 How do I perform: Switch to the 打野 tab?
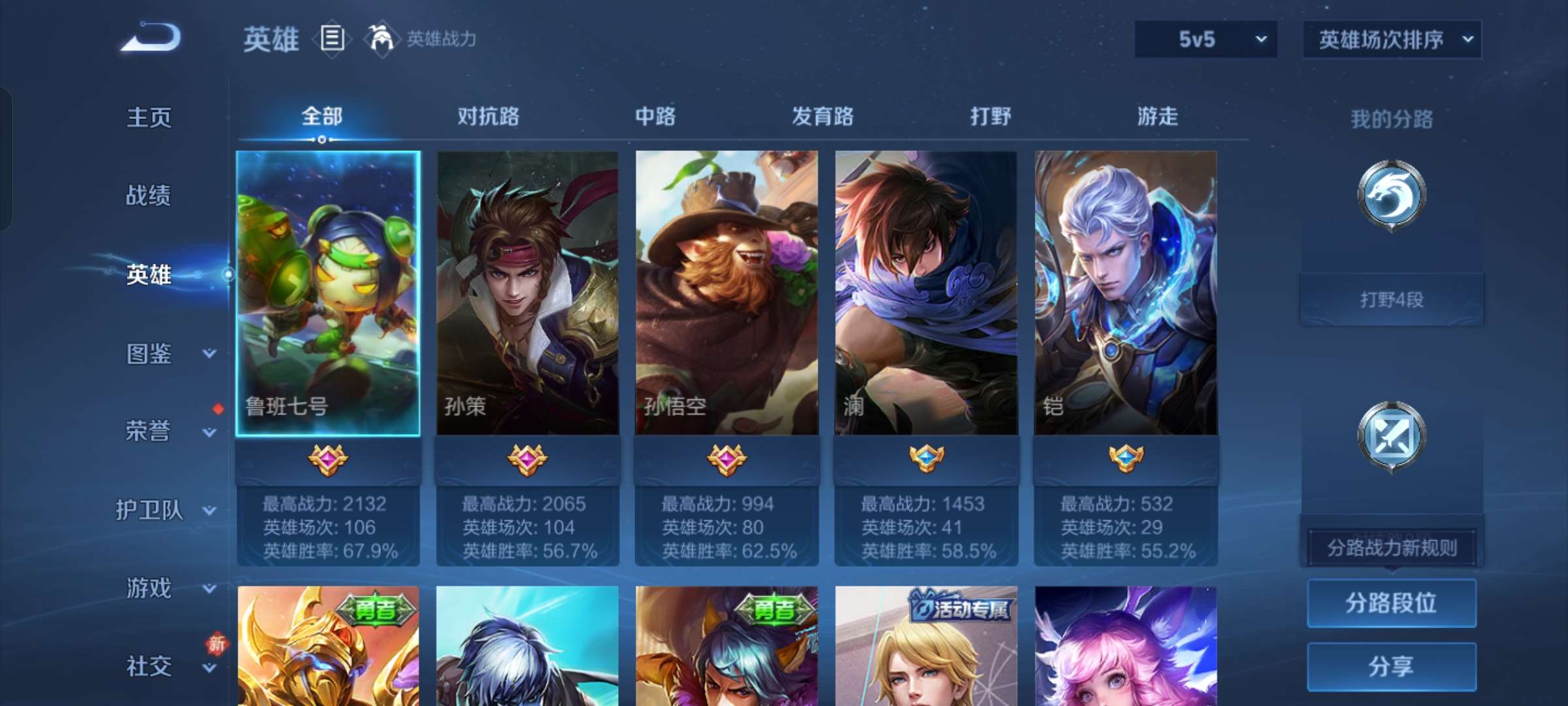click(x=988, y=116)
